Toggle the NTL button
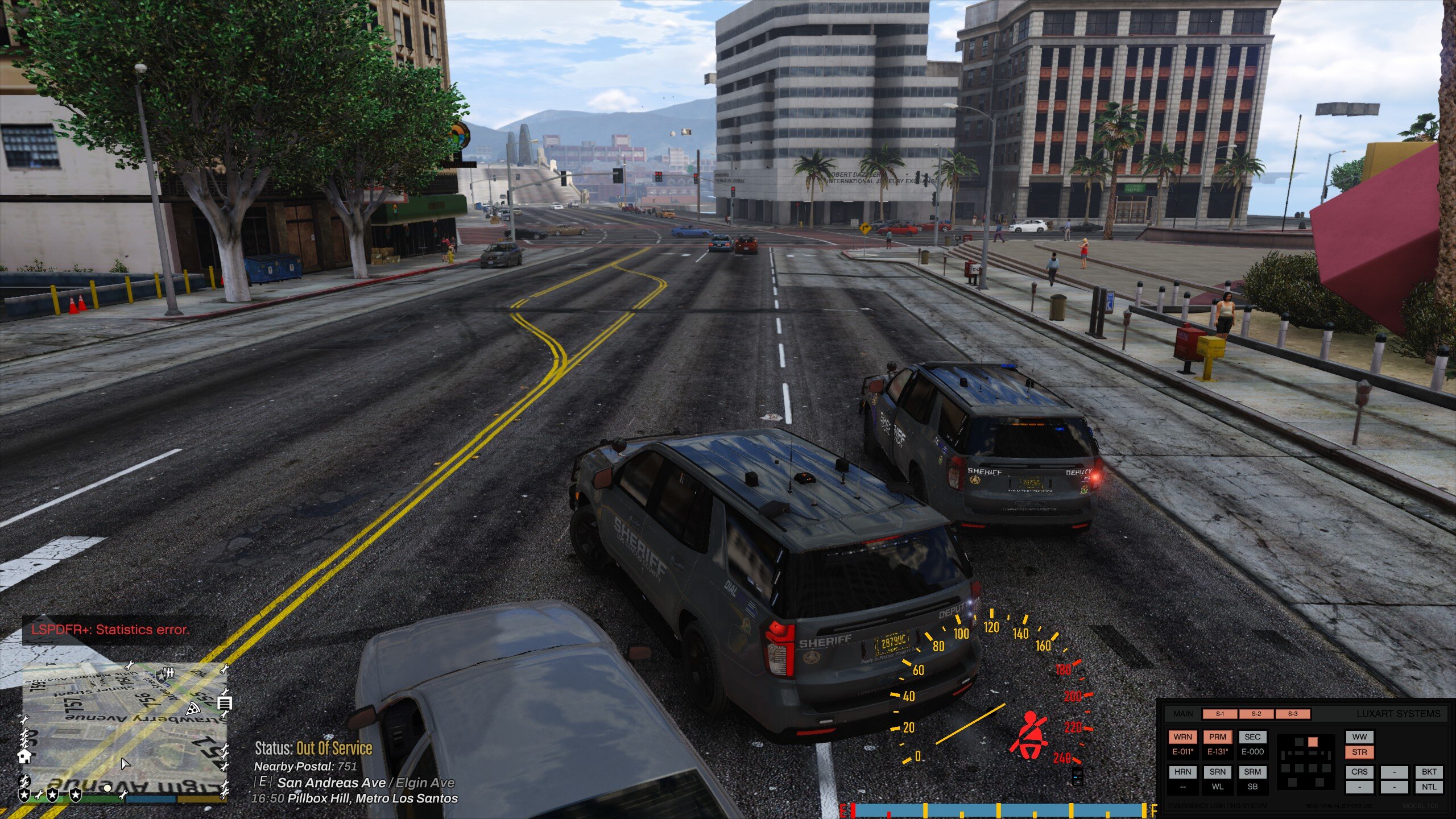1456x819 pixels. point(1429,787)
